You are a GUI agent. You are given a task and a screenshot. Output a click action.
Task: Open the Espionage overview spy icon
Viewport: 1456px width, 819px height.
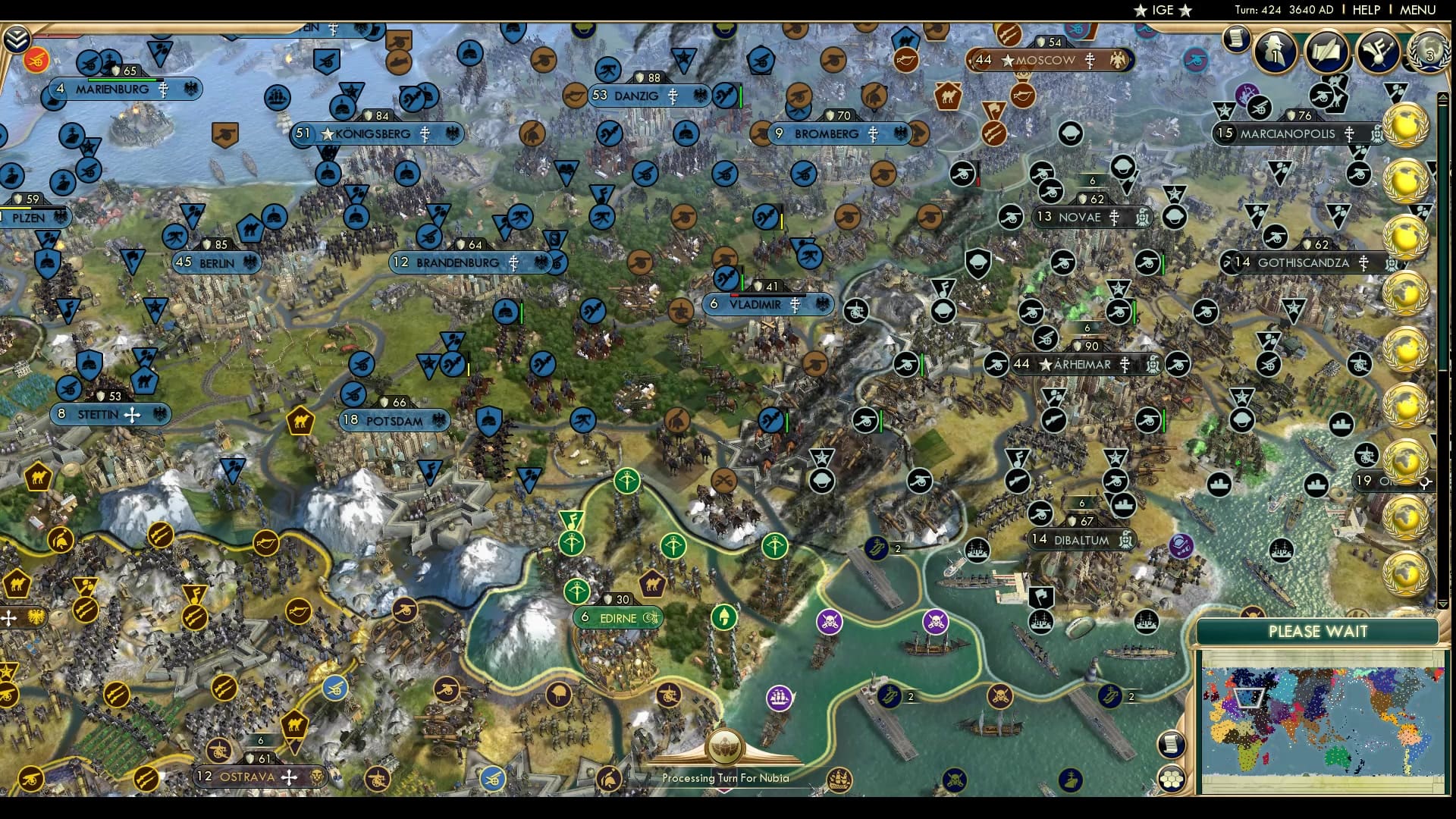pyautogui.click(x=1275, y=52)
